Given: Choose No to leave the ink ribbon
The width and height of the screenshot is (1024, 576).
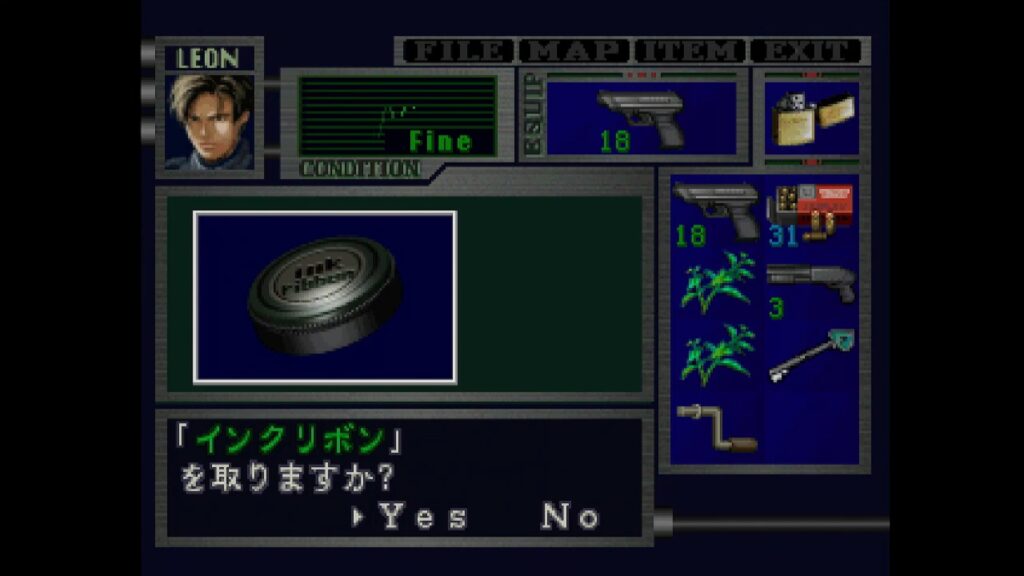Looking at the screenshot, I should pos(570,516).
